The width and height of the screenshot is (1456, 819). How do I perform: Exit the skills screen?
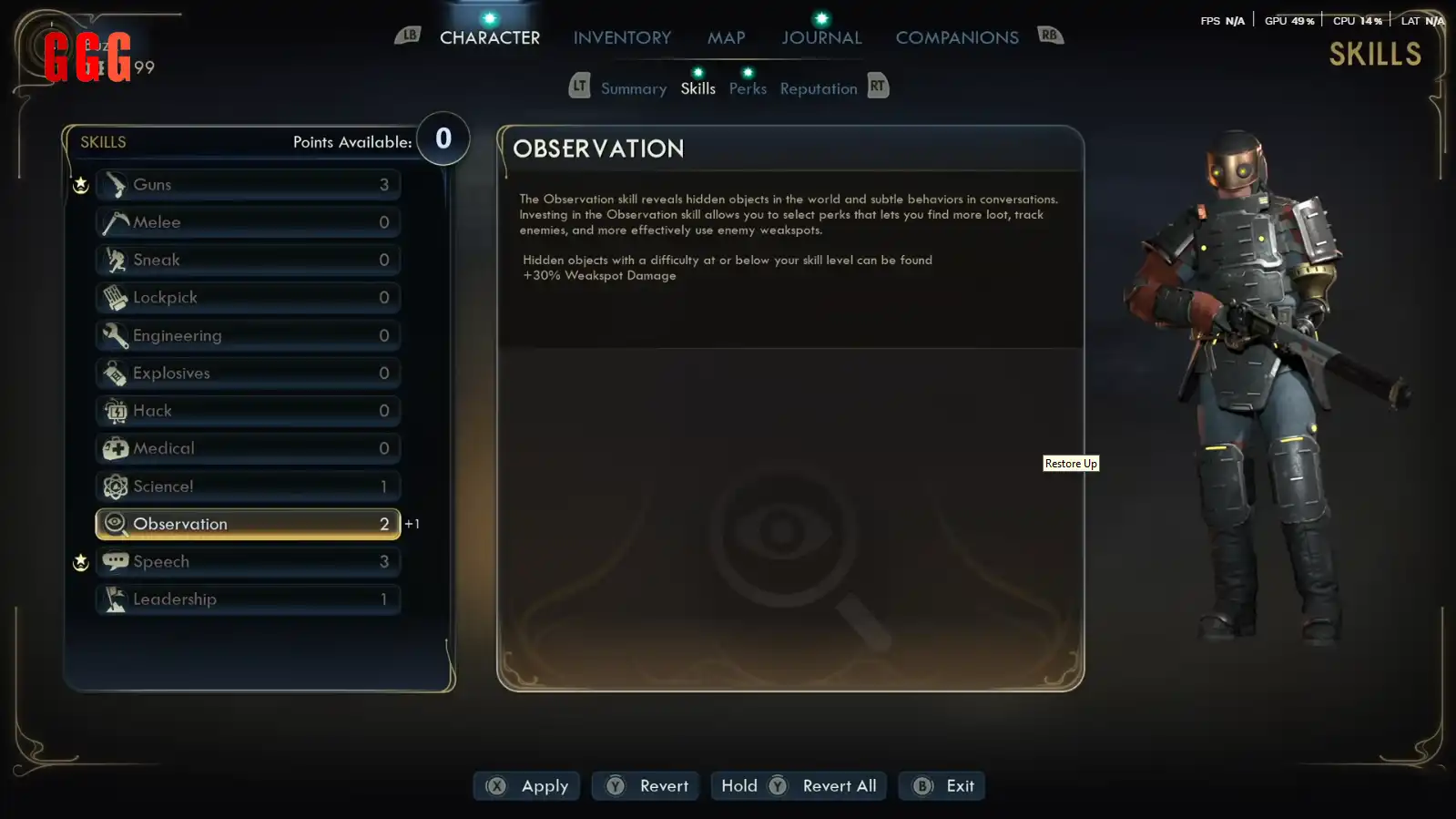(x=942, y=786)
